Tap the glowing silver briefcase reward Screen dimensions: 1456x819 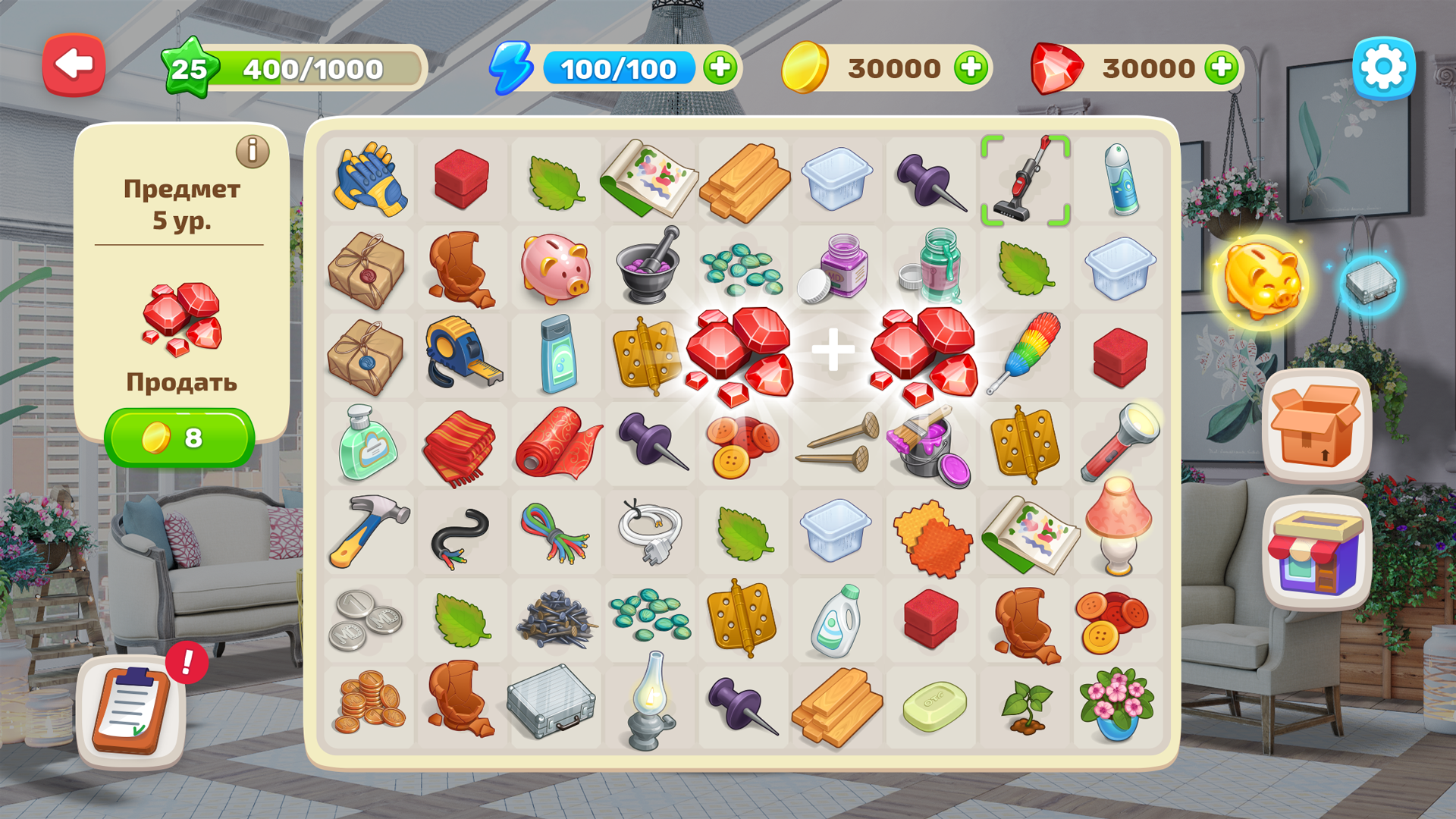click(x=1365, y=281)
